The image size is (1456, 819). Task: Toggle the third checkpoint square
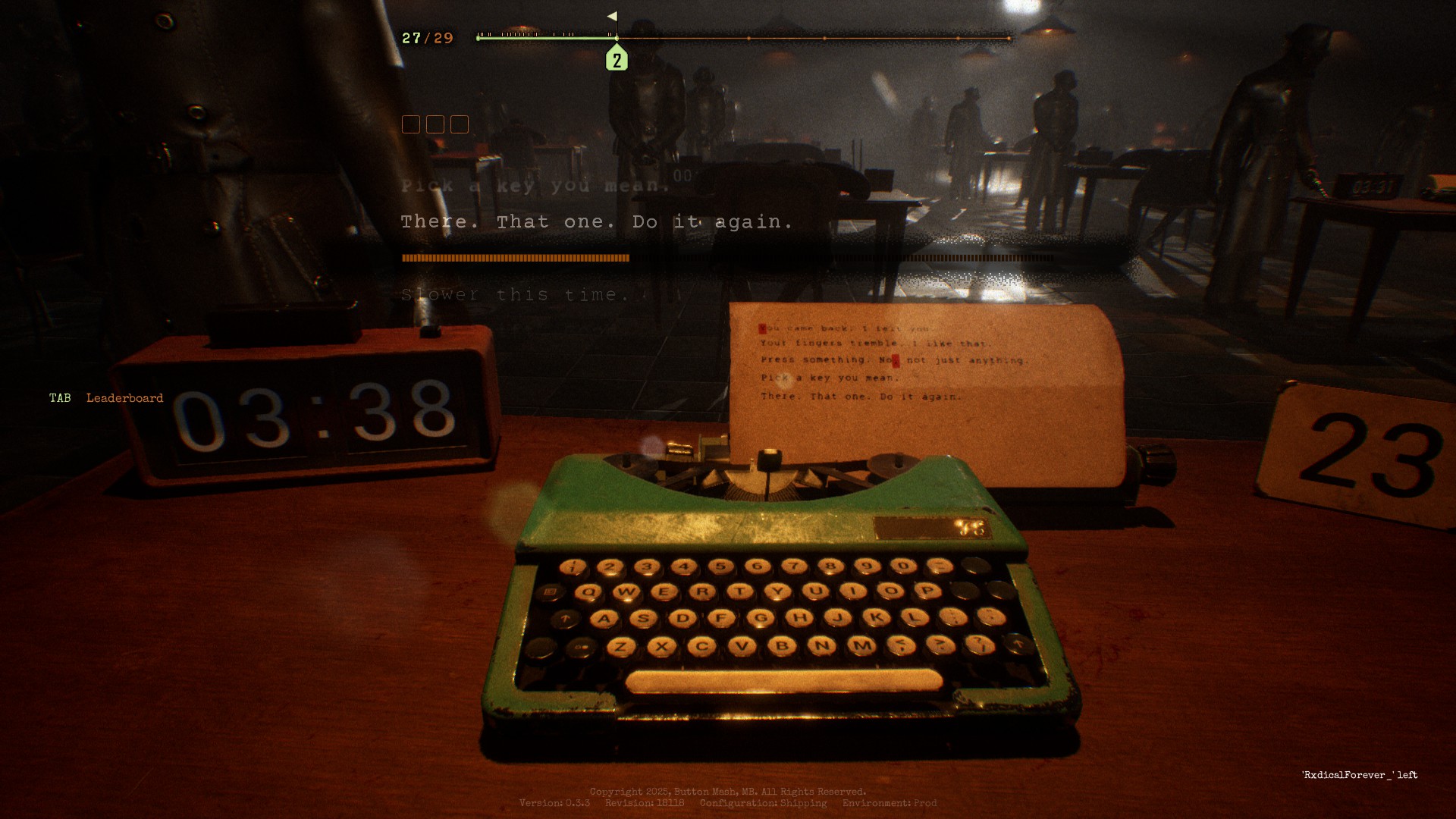[x=459, y=124]
